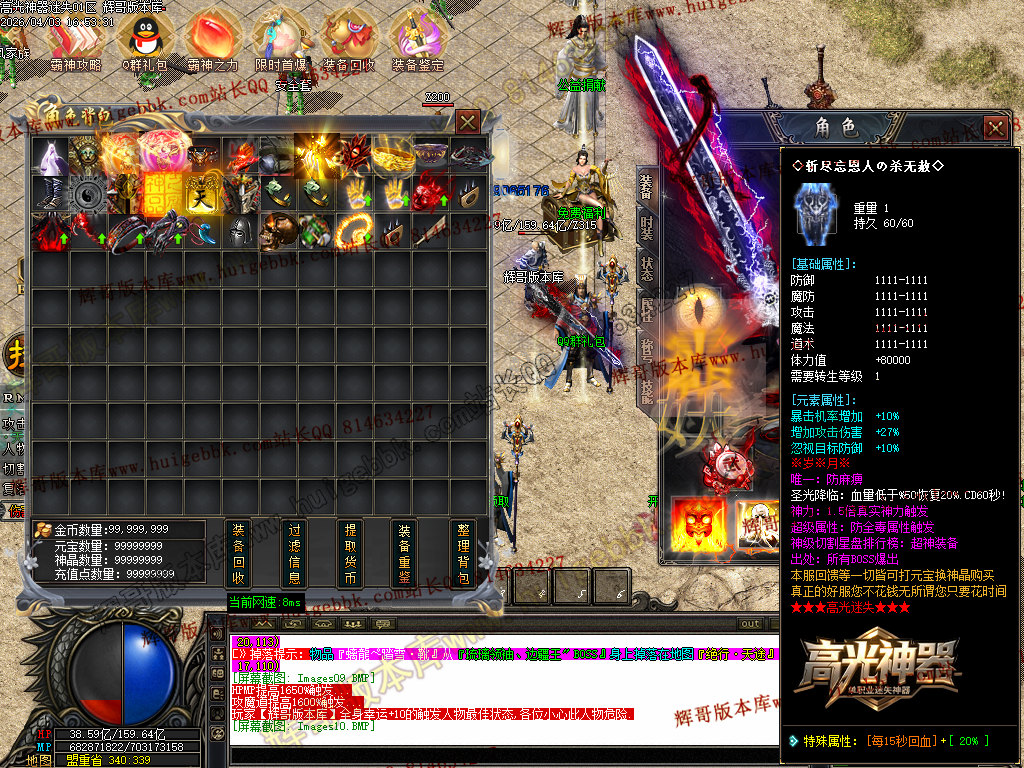
Task: Open the 霸神之力 flame gem icon
Action: [212, 40]
